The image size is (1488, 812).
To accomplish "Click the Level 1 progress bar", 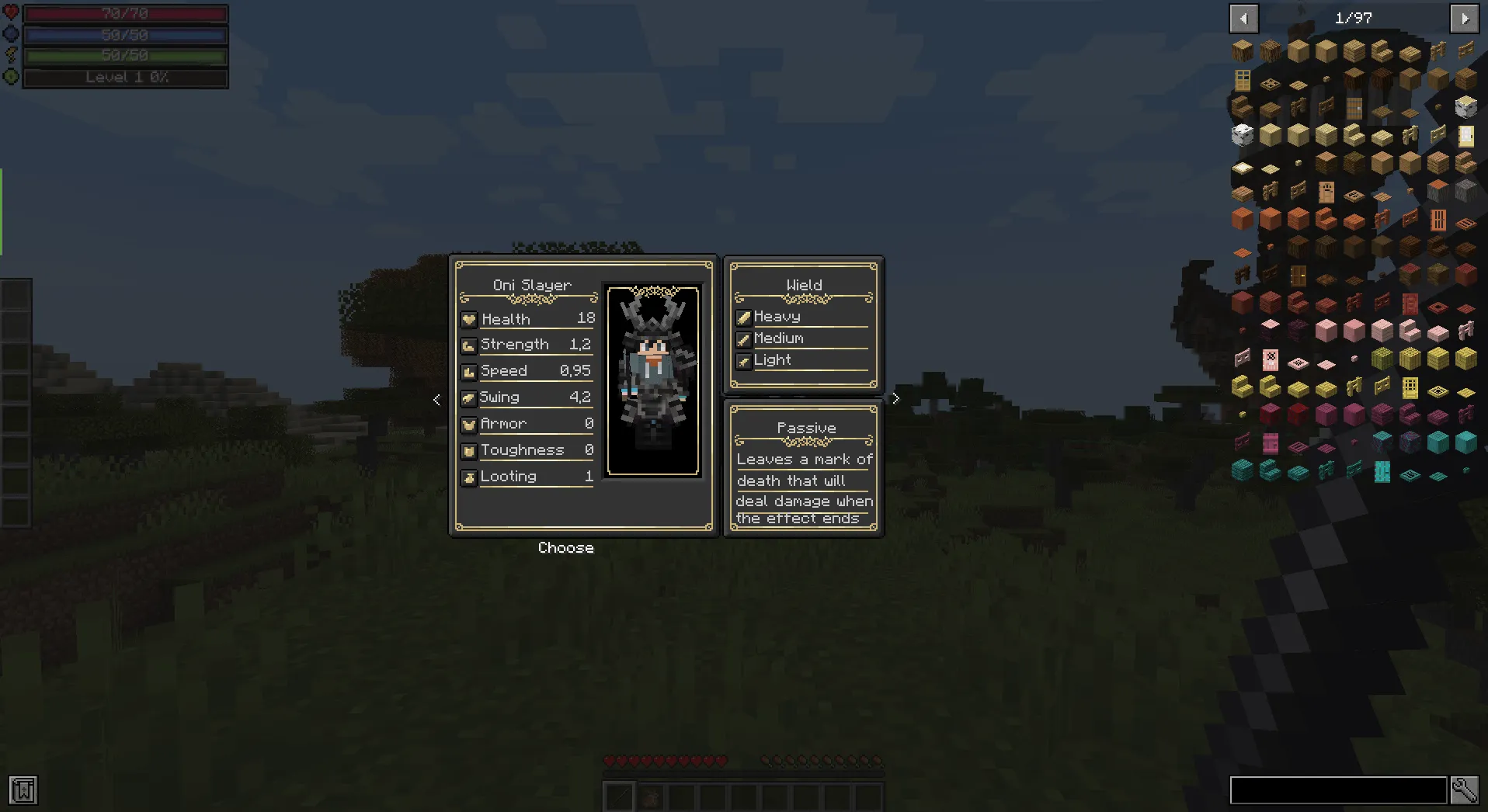I will point(125,78).
